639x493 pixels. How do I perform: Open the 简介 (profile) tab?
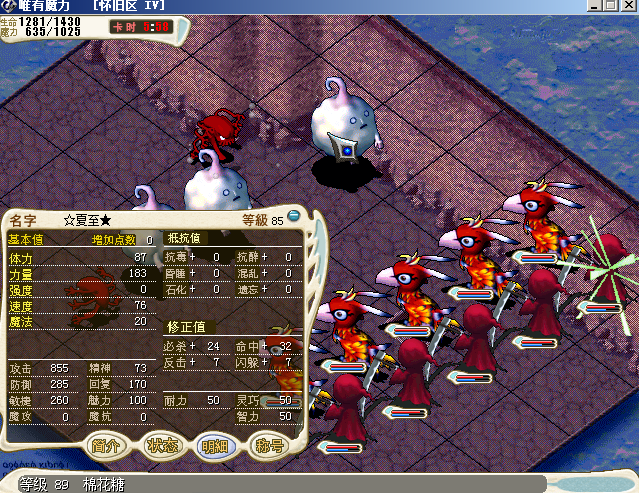tap(108, 445)
